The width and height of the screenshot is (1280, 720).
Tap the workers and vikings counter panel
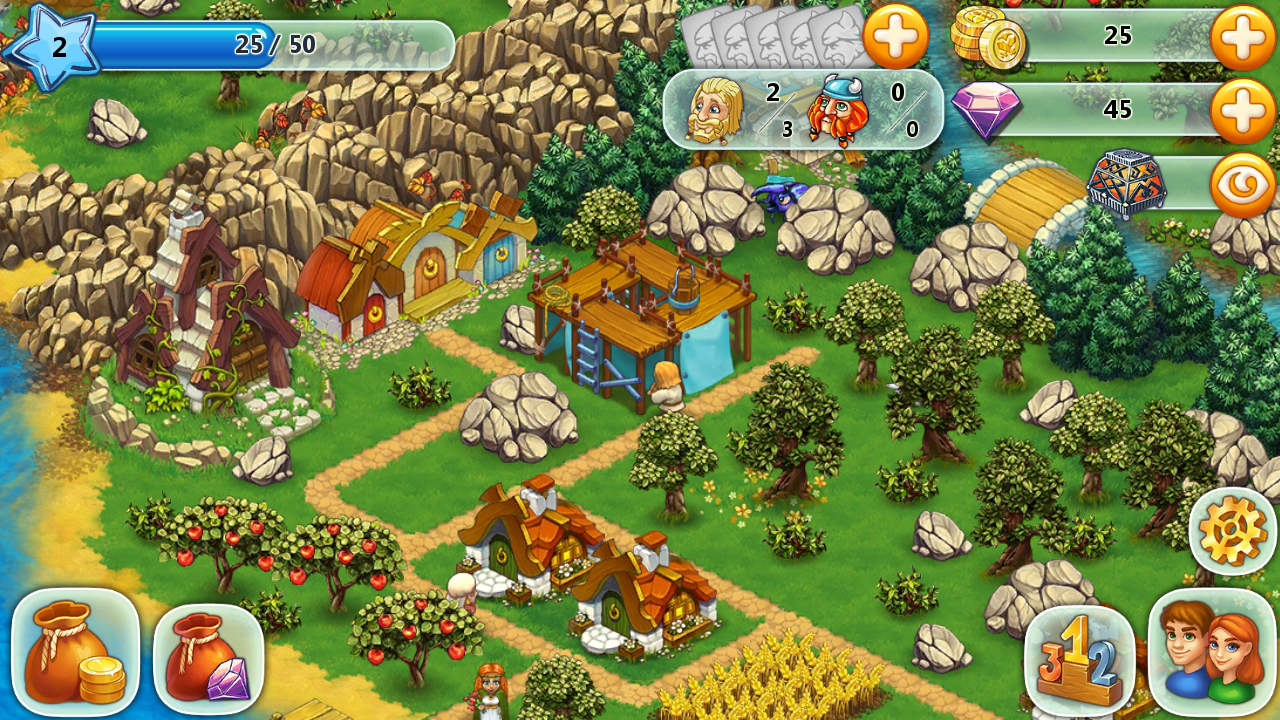[803, 109]
